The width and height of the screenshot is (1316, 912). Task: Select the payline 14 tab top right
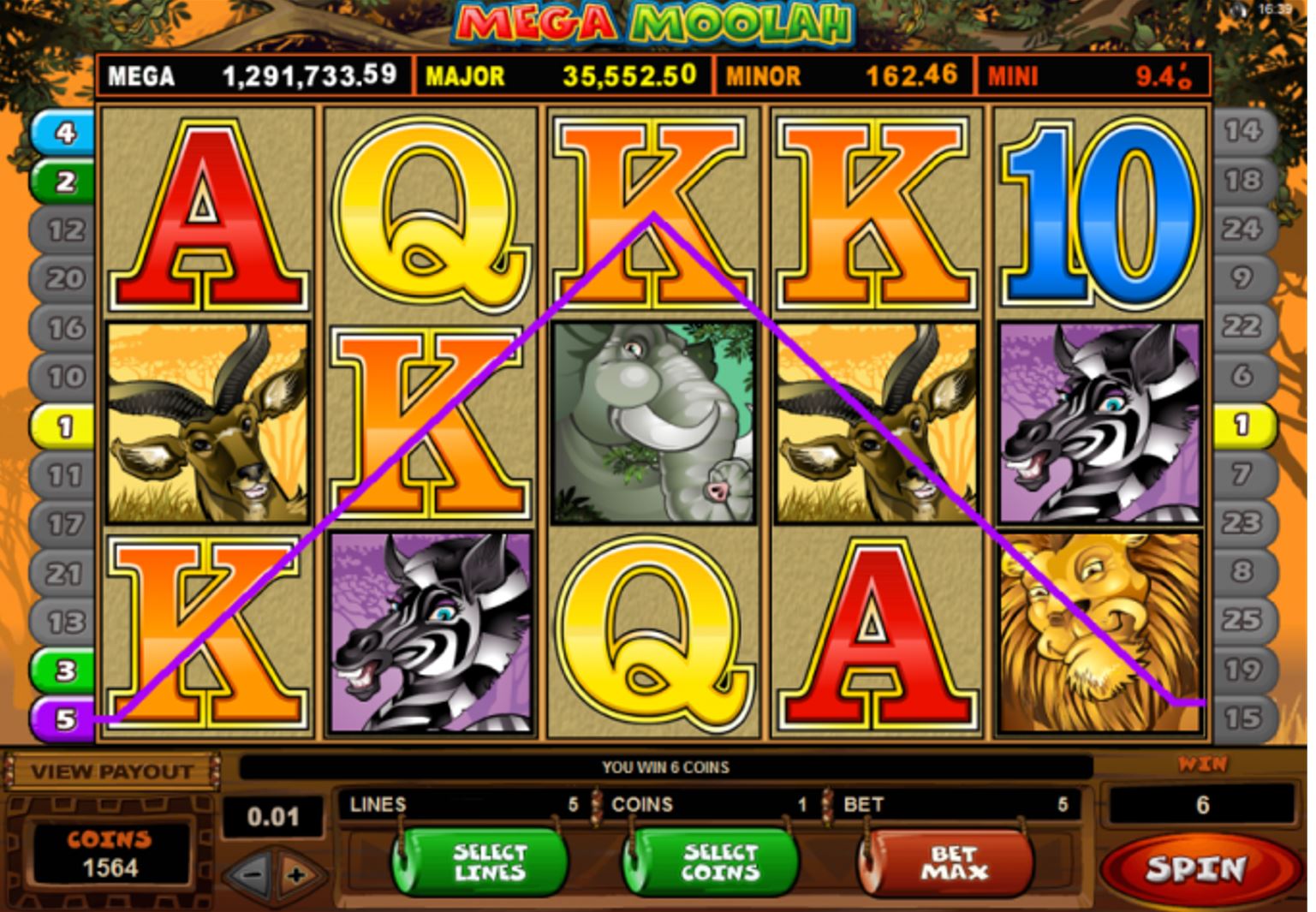pos(1243,128)
